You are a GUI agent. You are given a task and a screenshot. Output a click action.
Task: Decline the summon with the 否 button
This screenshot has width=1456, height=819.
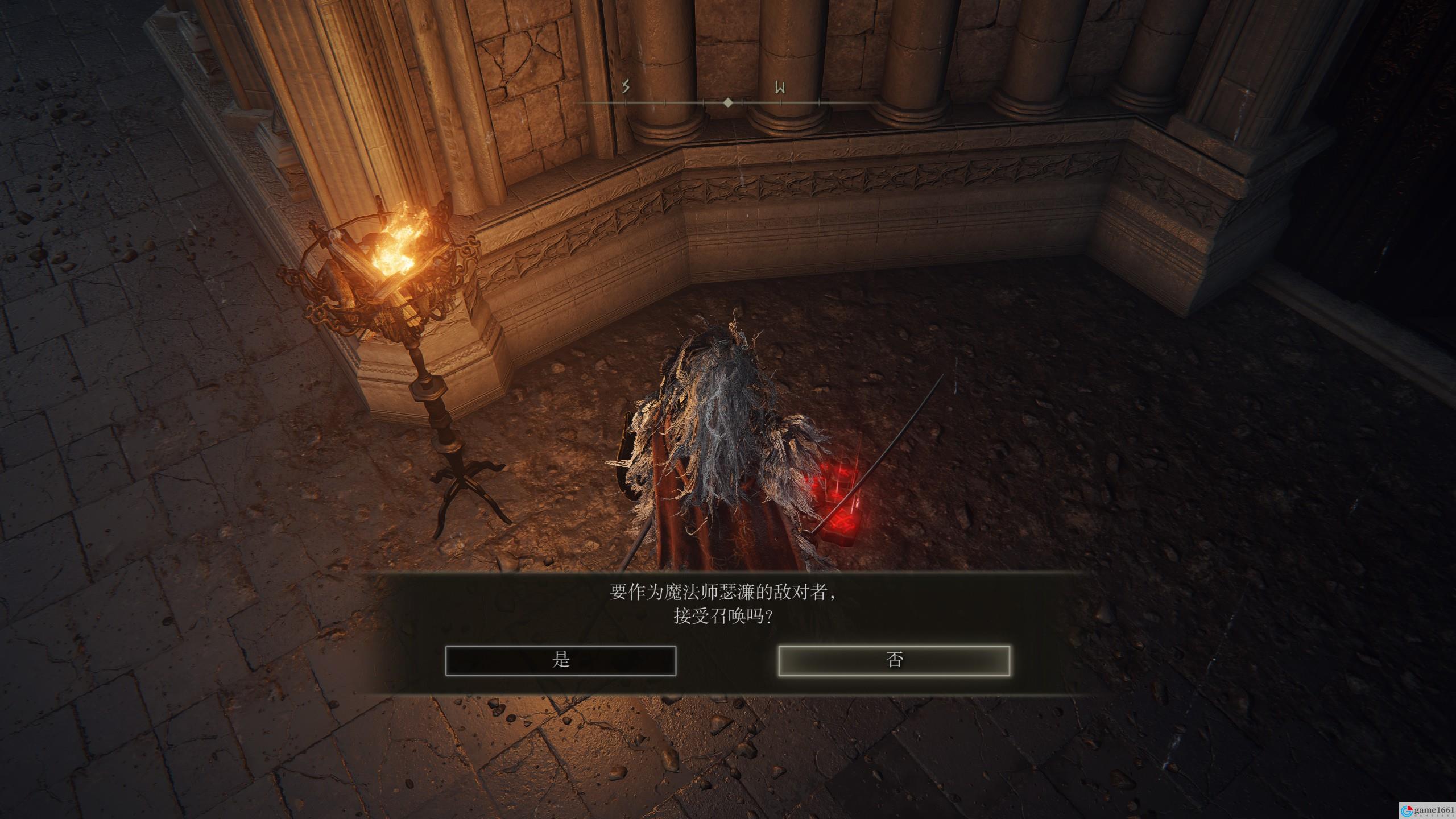tap(894, 660)
